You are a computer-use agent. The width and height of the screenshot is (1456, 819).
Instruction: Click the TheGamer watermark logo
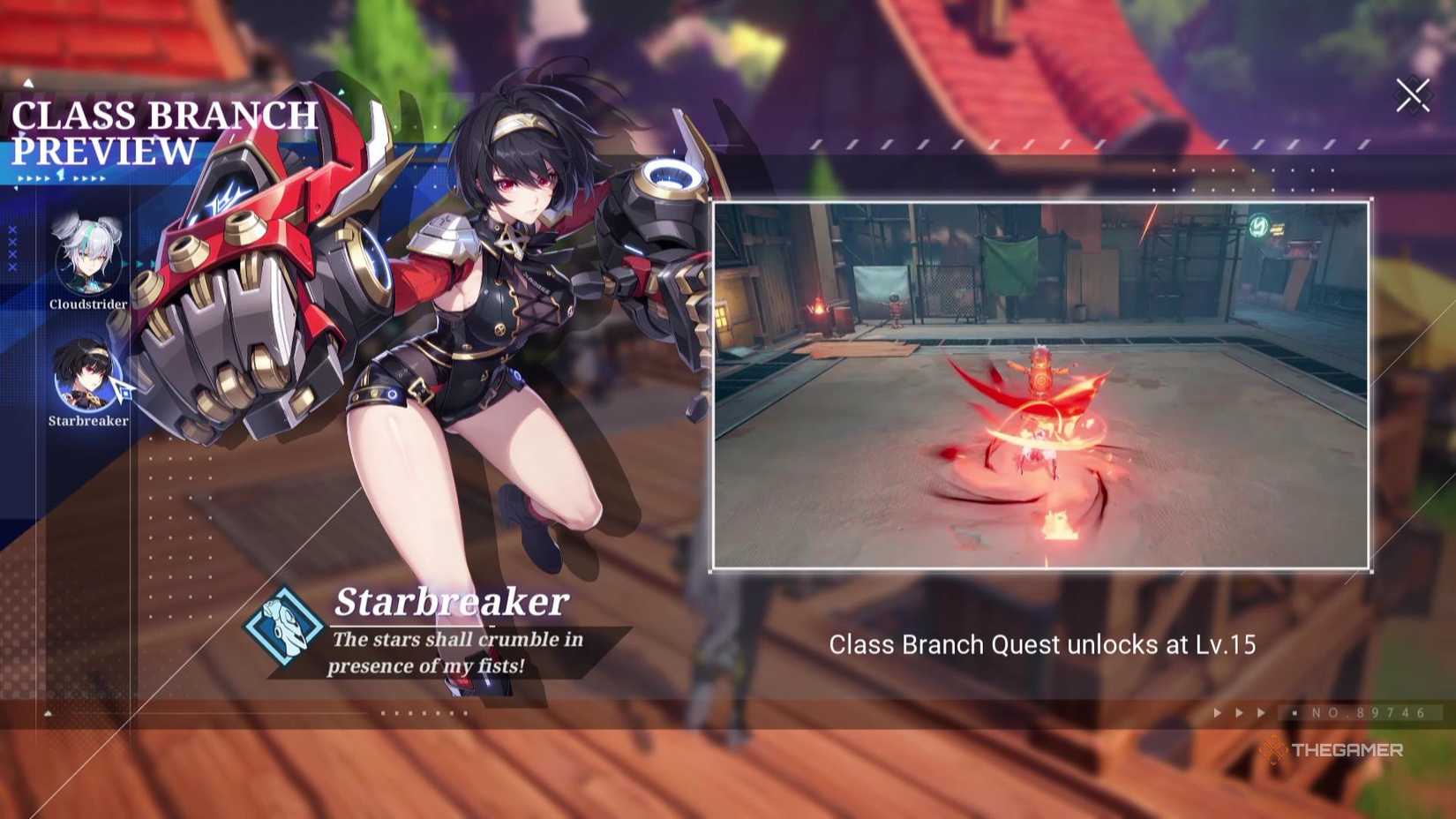pos(1338,750)
